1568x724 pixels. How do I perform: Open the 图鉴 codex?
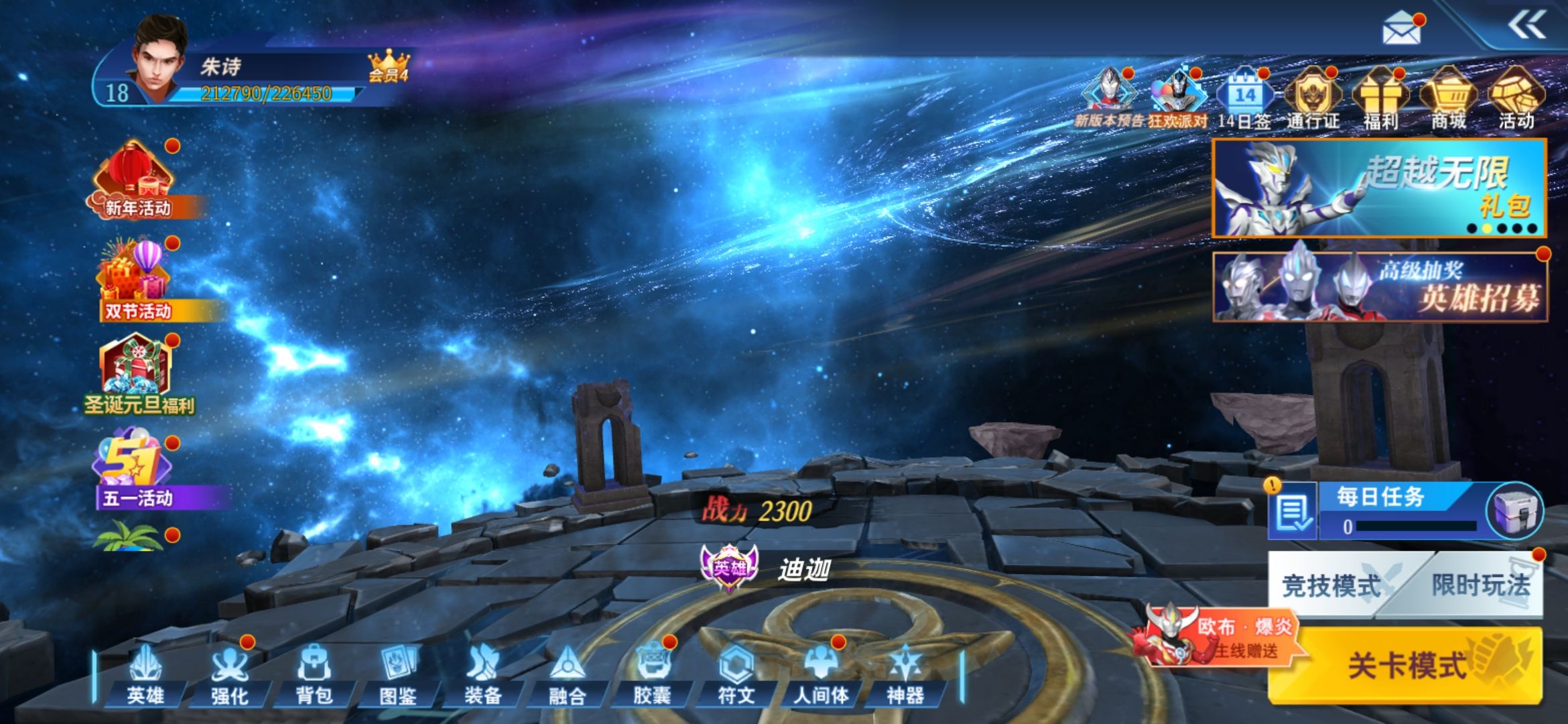click(x=399, y=674)
